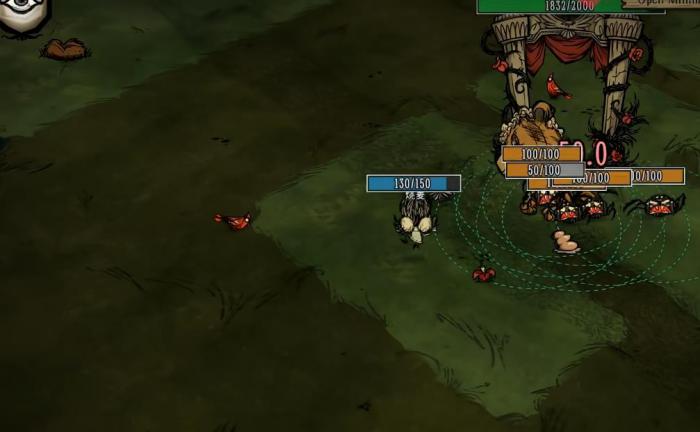Click the eye badge icon
This screenshot has height=432, width=700.
click(22, 14)
